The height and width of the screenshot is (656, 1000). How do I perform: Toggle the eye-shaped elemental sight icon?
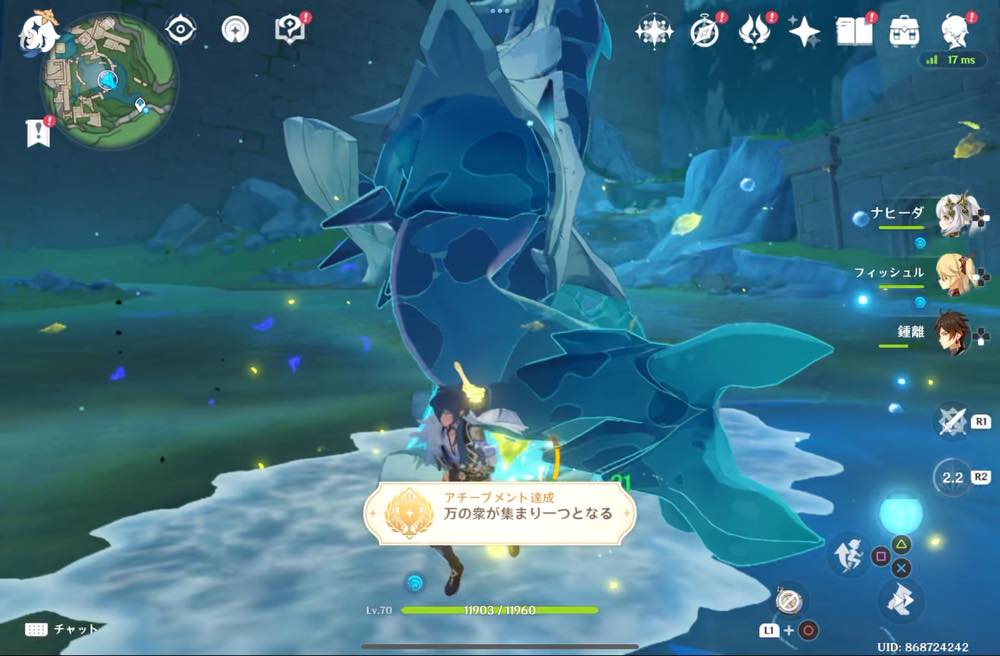click(x=180, y=29)
